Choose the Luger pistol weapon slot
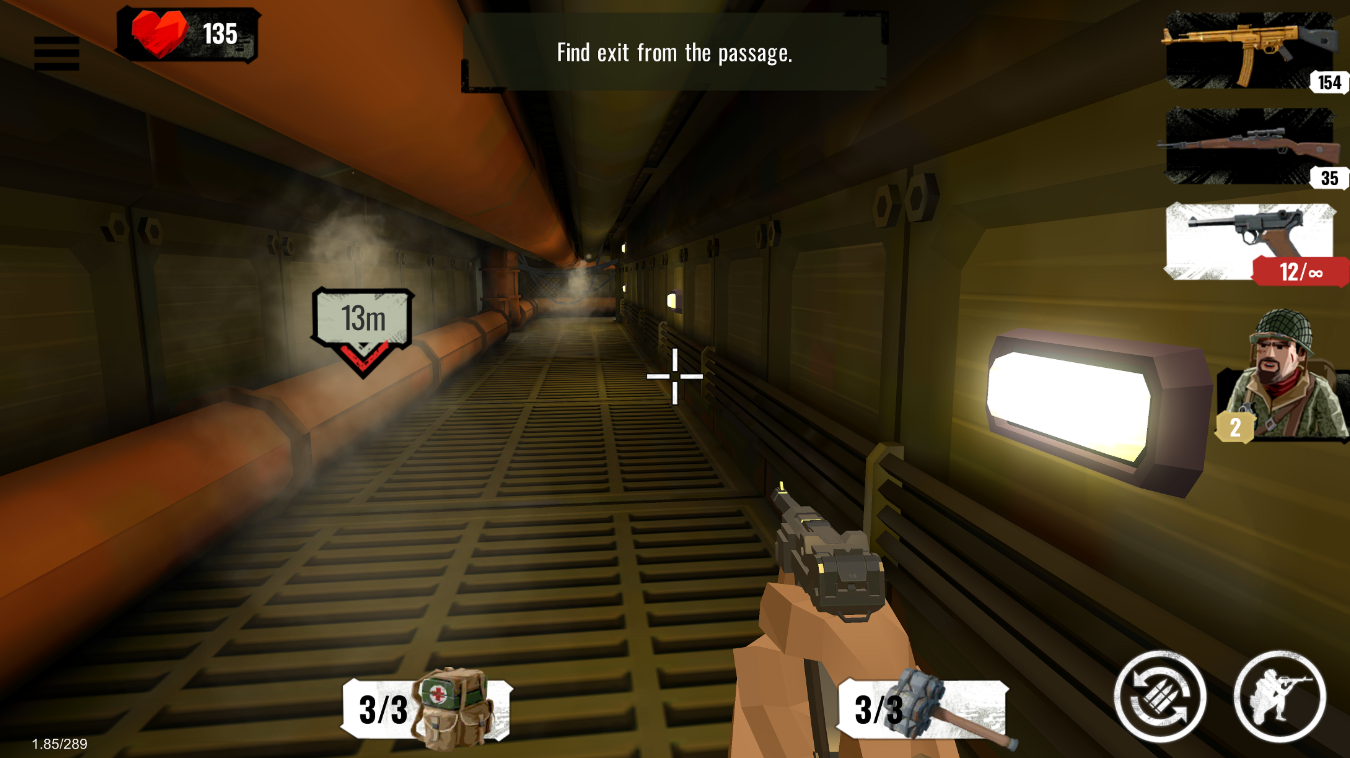This screenshot has width=1350, height=758. pos(1250,242)
